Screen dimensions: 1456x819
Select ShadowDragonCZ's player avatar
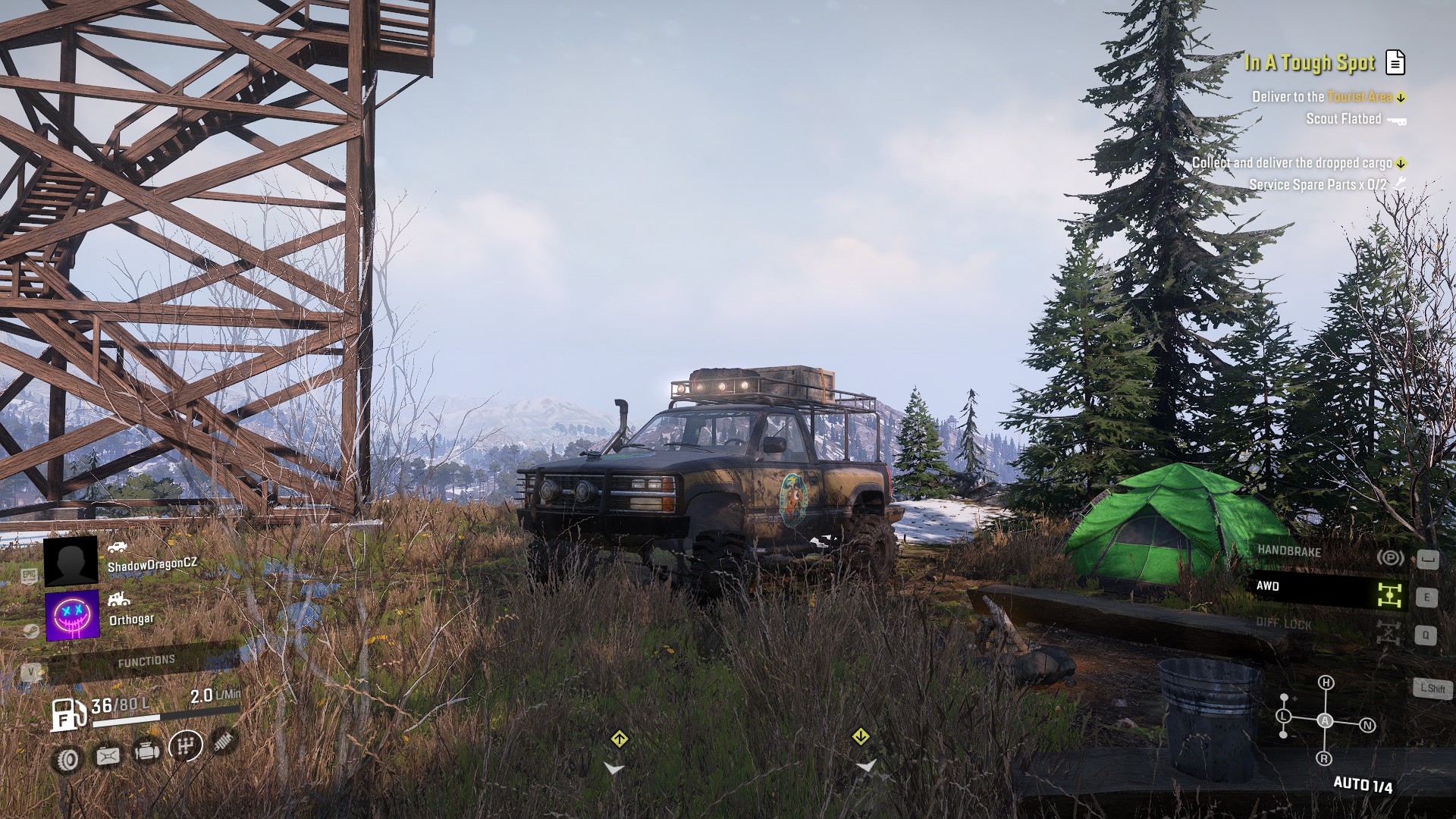tap(71, 561)
